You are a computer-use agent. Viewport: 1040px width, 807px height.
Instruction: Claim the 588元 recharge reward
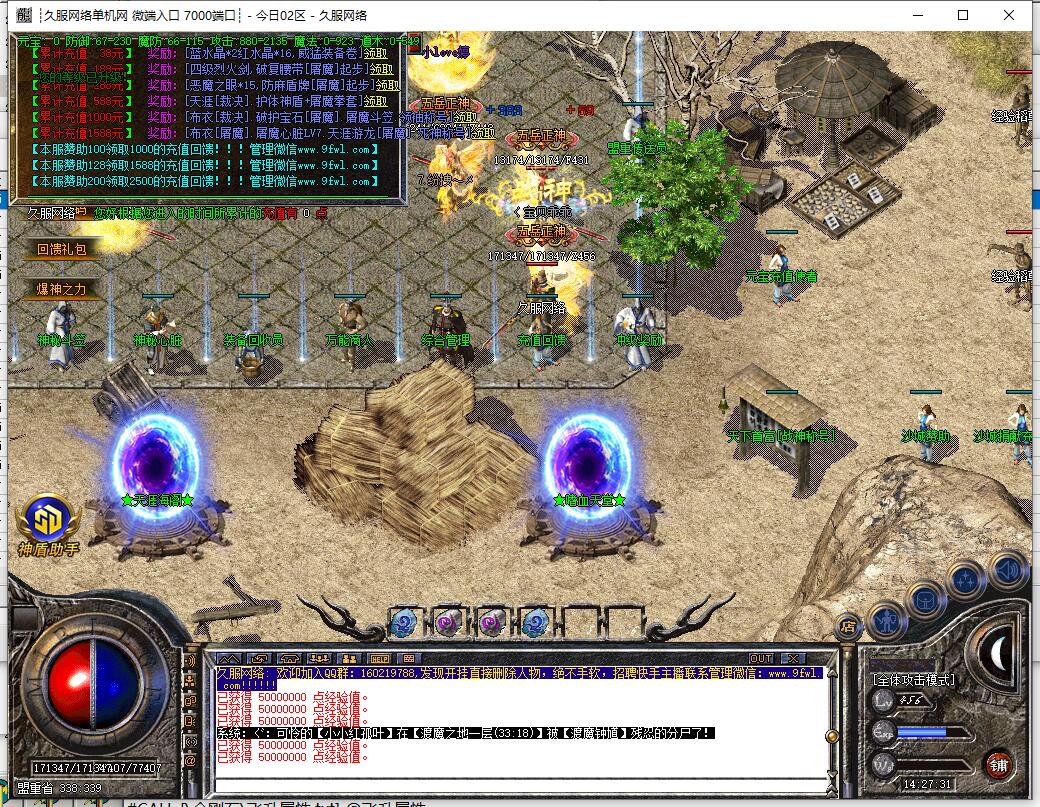[x=376, y=101]
